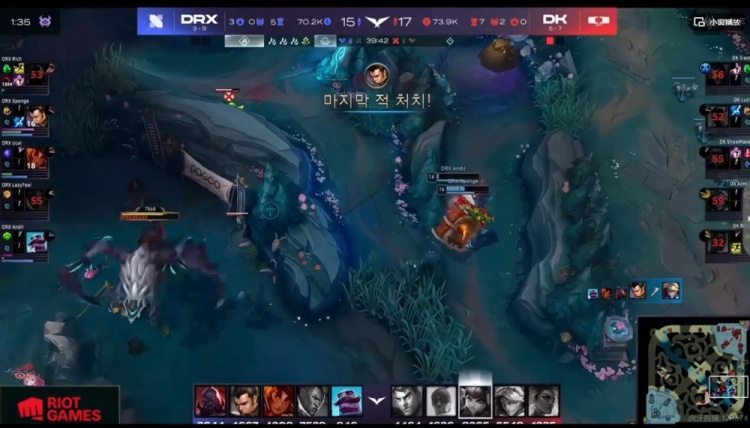Click the red DK team logo
750x428 pixels.
[x=600, y=20]
